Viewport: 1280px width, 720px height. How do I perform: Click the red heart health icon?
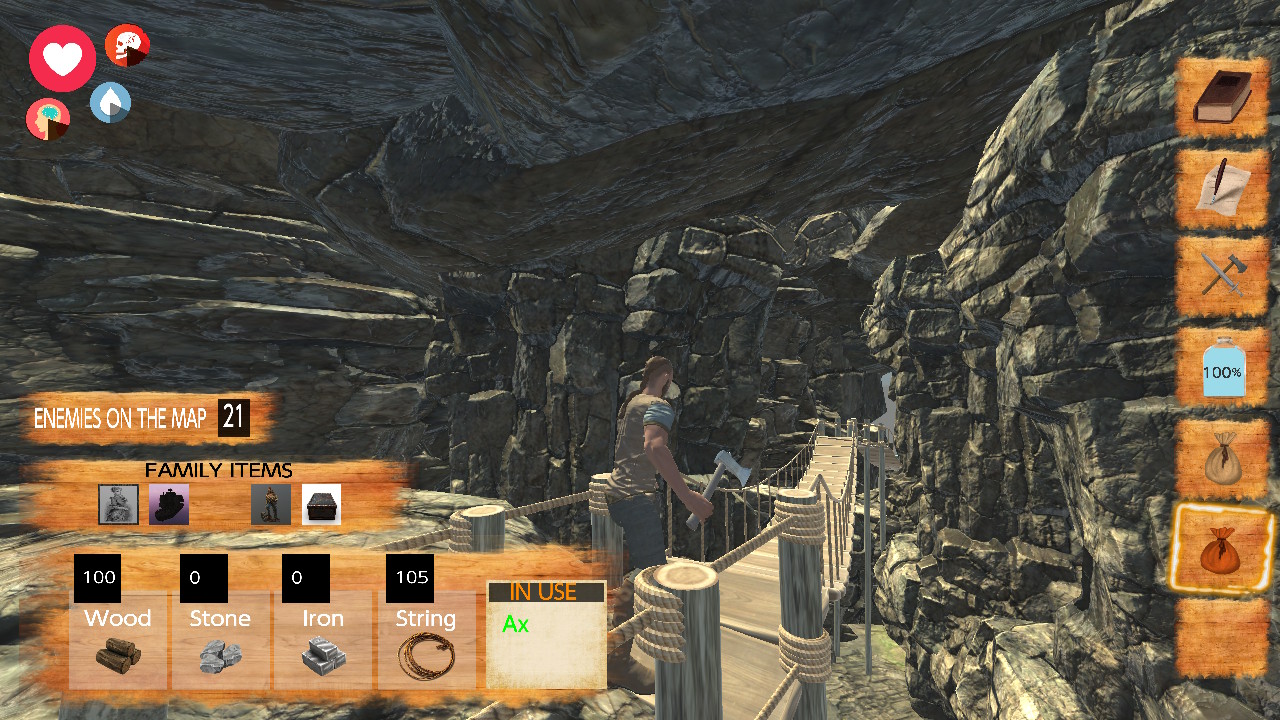62,59
